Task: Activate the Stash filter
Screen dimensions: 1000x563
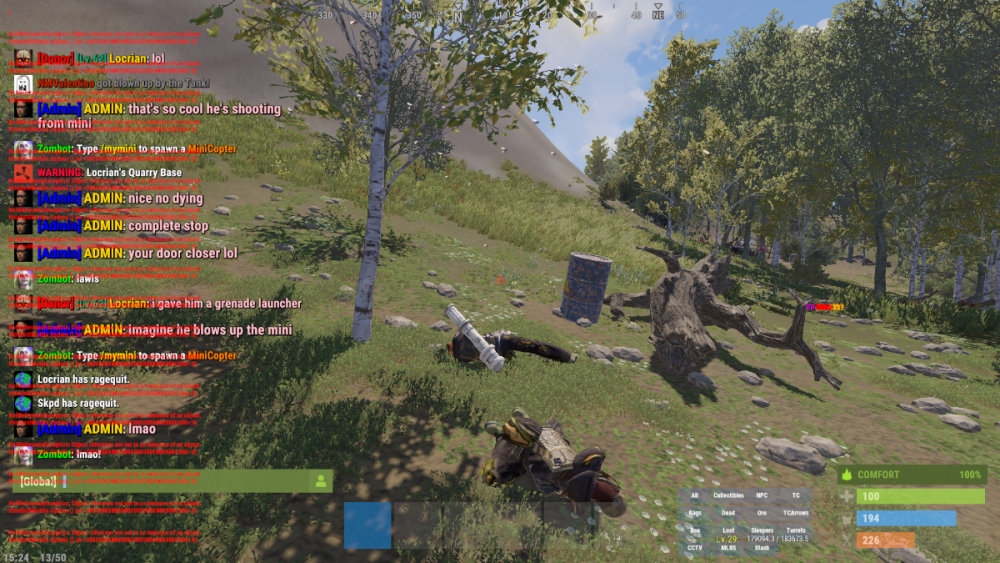Action: [762, 547]
